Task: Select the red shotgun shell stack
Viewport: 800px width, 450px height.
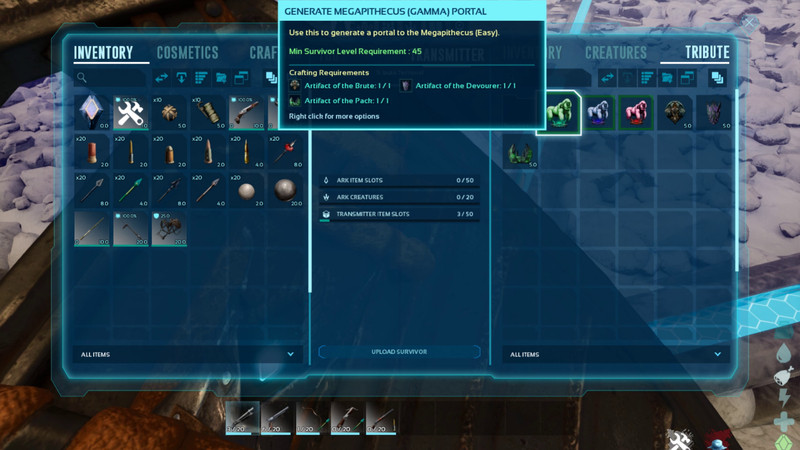Action: (93, 152)
